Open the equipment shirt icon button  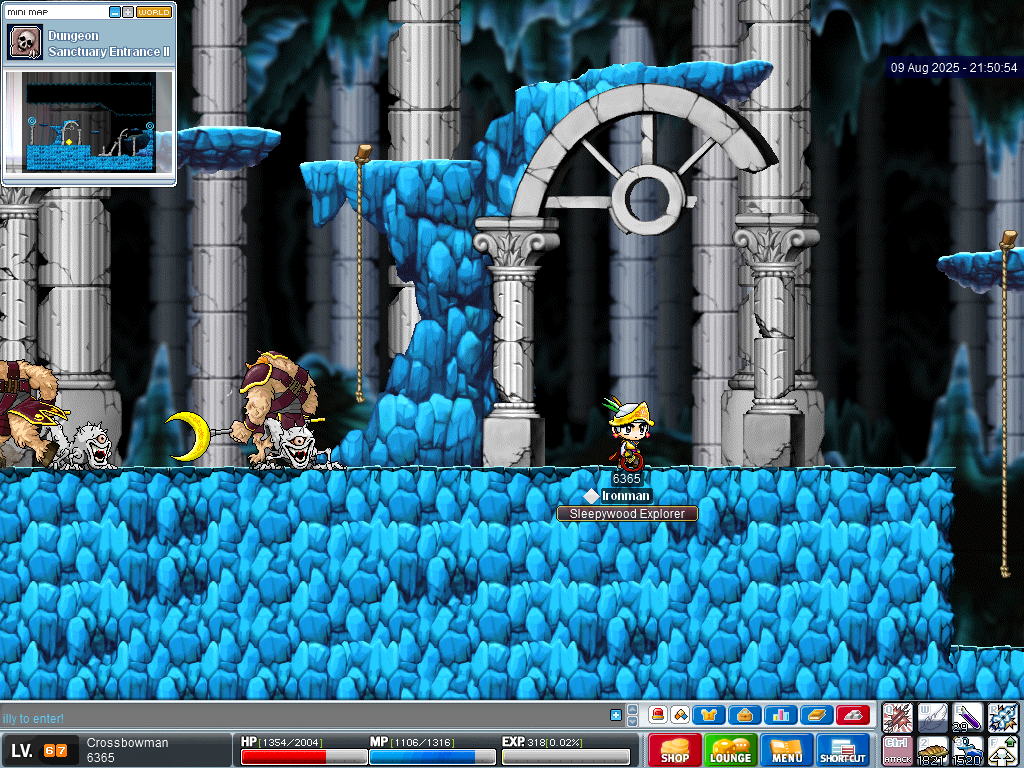click(x=709, y=715)
